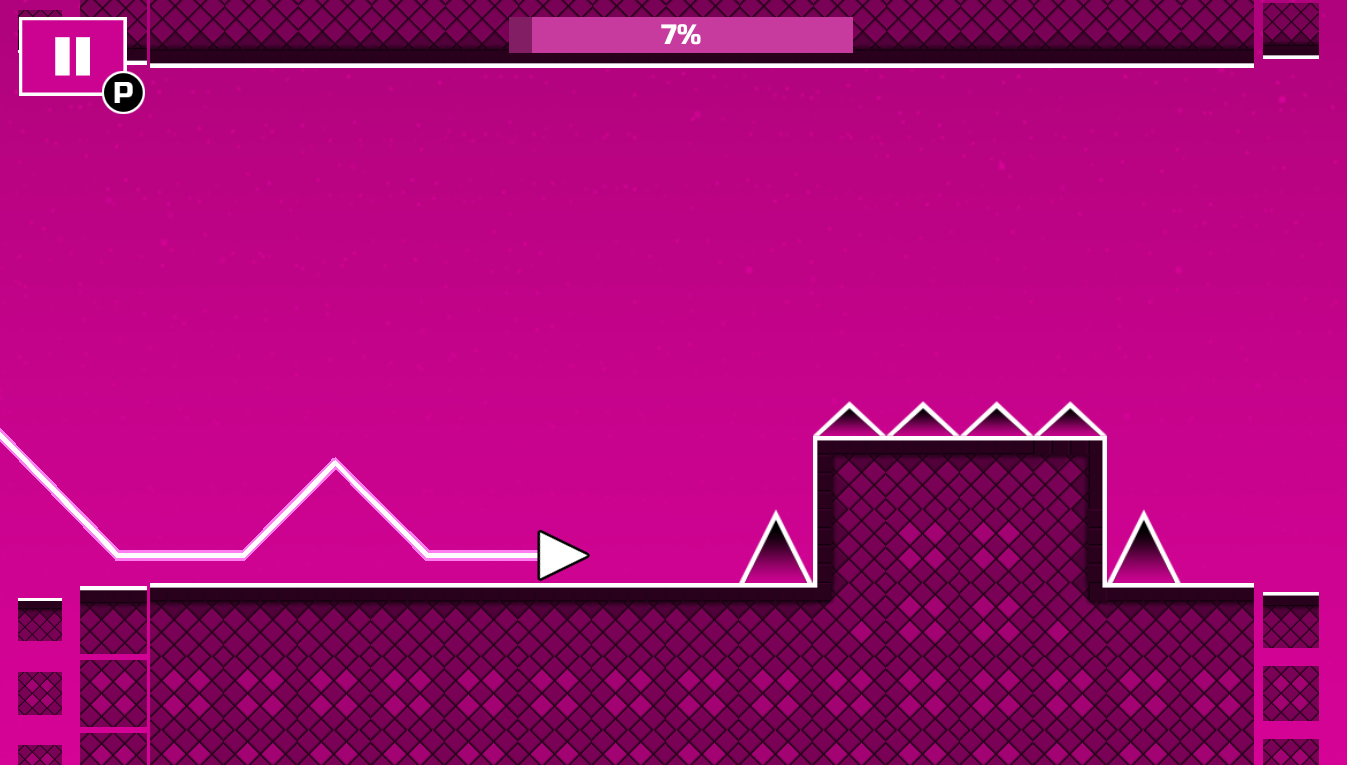Click the level progress bar

tap(681, 35)
